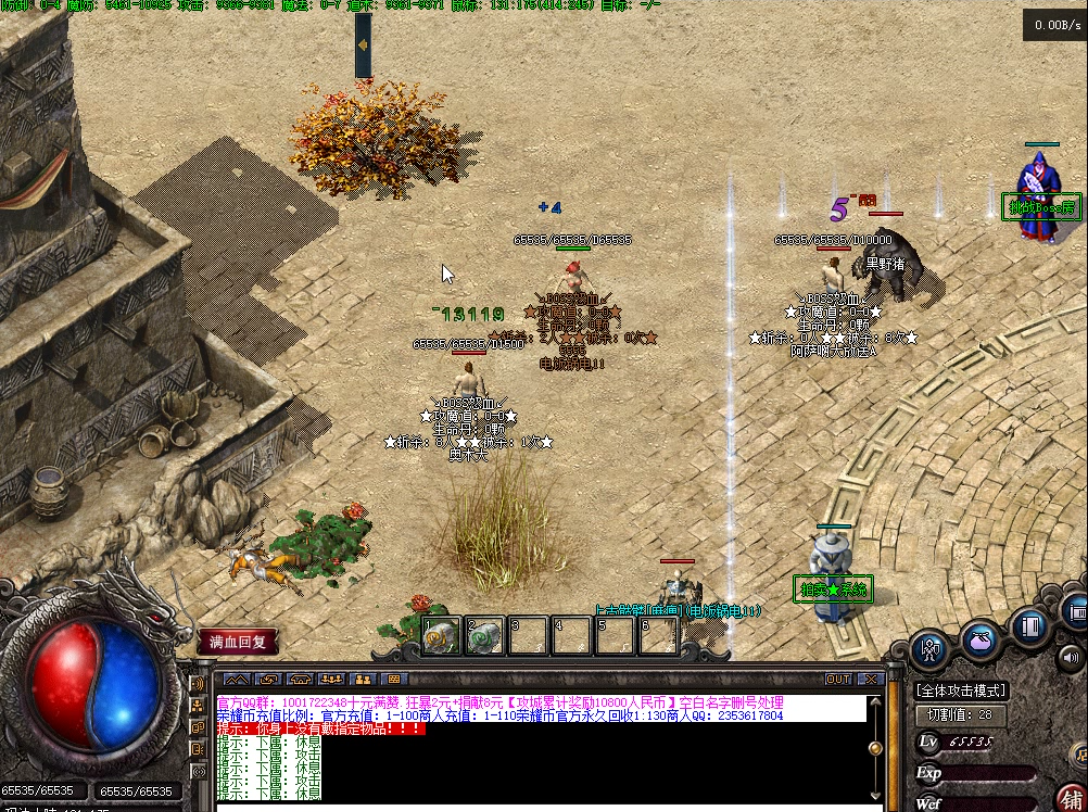Expand the collapsed panel with the gold arrow
This screenshot has width=1088, height=812.
click(363, 45)
